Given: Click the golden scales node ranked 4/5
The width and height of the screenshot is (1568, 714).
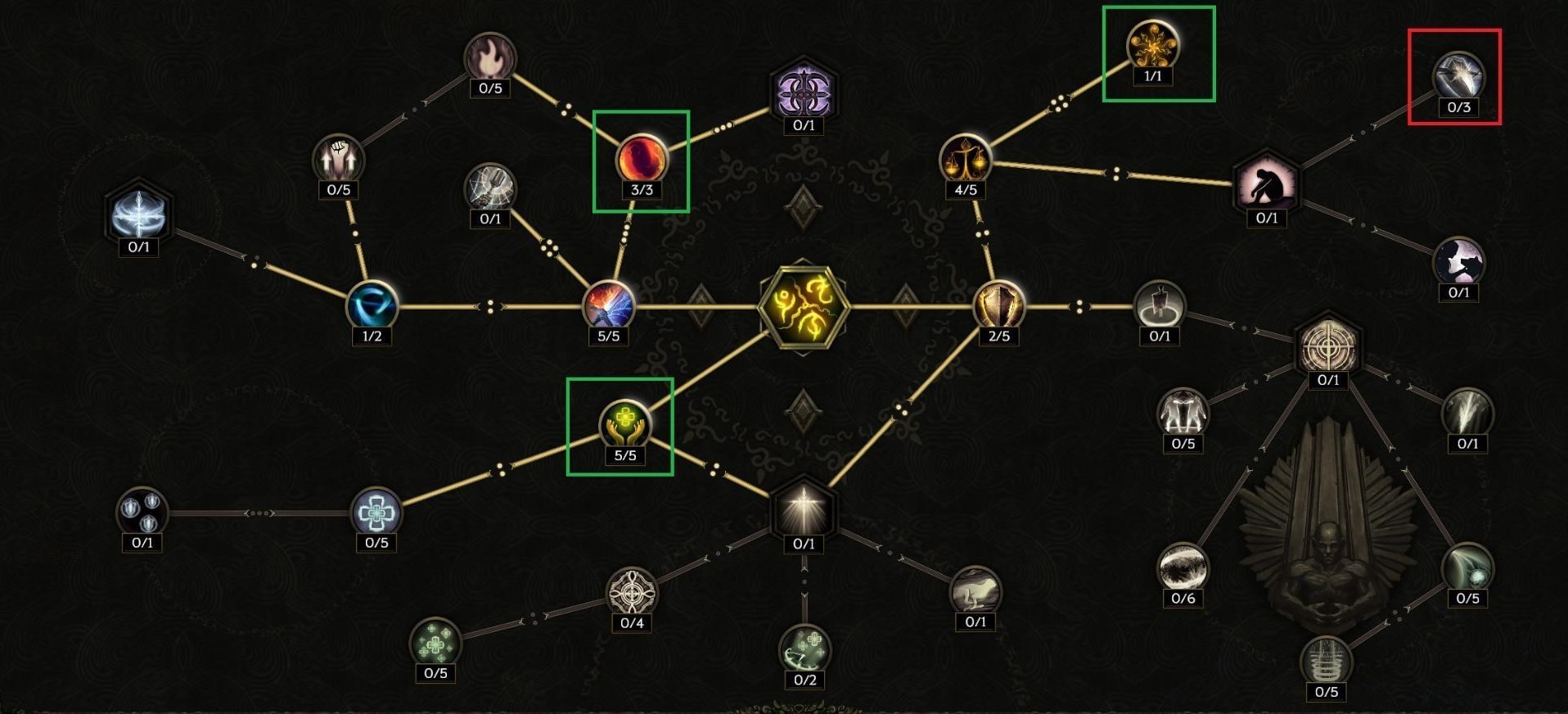Looking at the screenshot, I should (966, 158).
